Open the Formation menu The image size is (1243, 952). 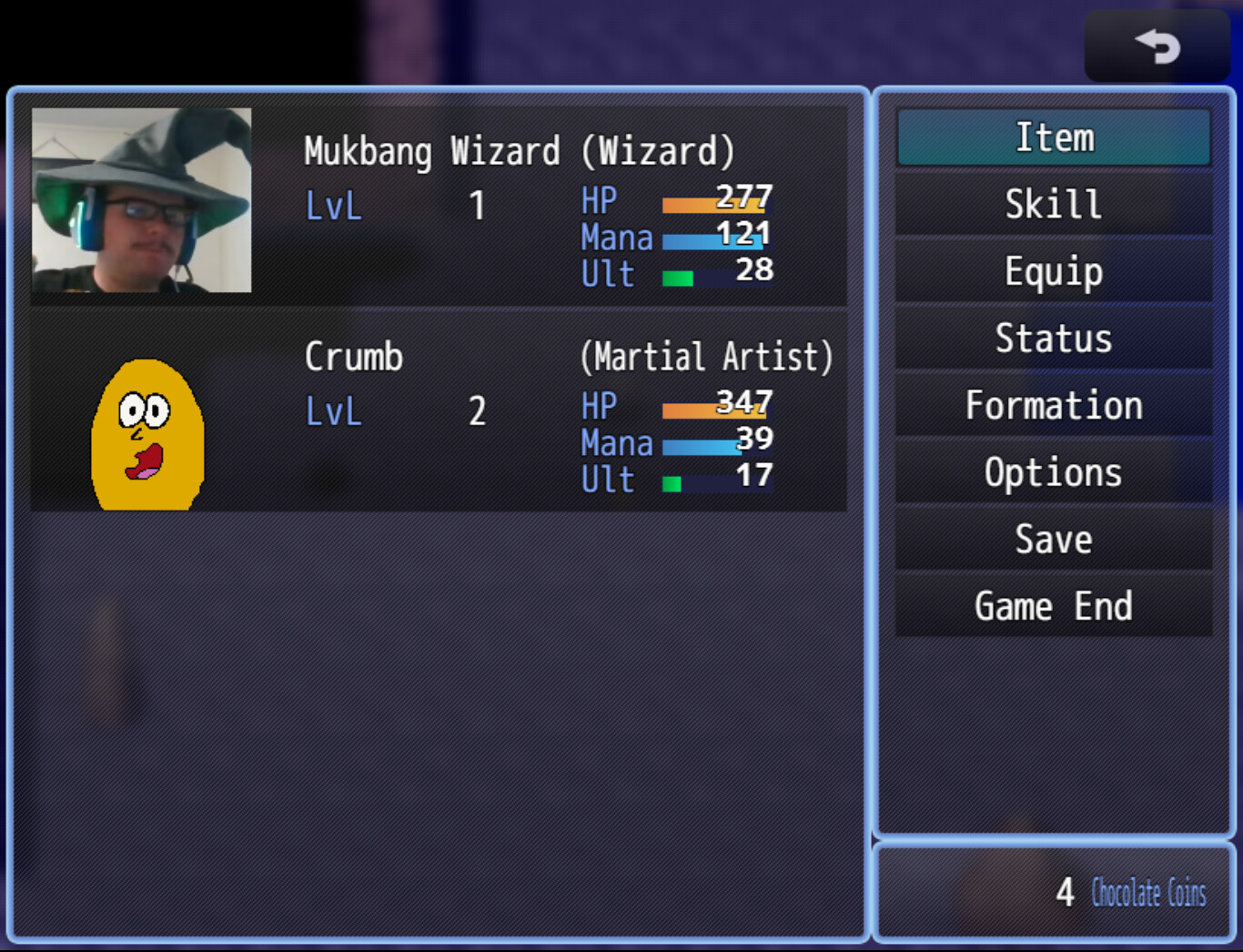pyautogui.click(x=1053, y=405)
